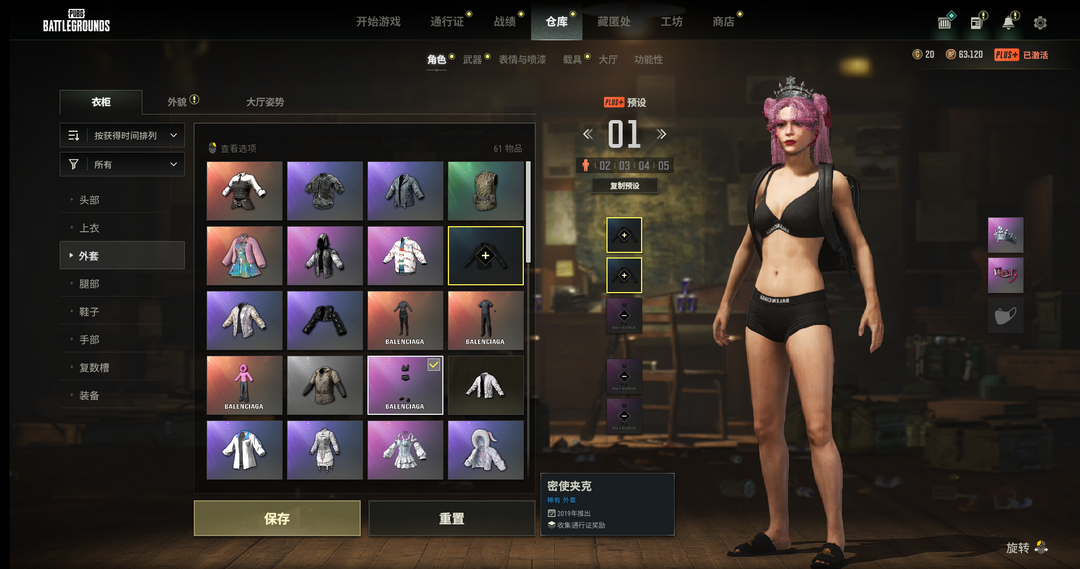Show the 腿部 legs category

click(x=90, y=284)
